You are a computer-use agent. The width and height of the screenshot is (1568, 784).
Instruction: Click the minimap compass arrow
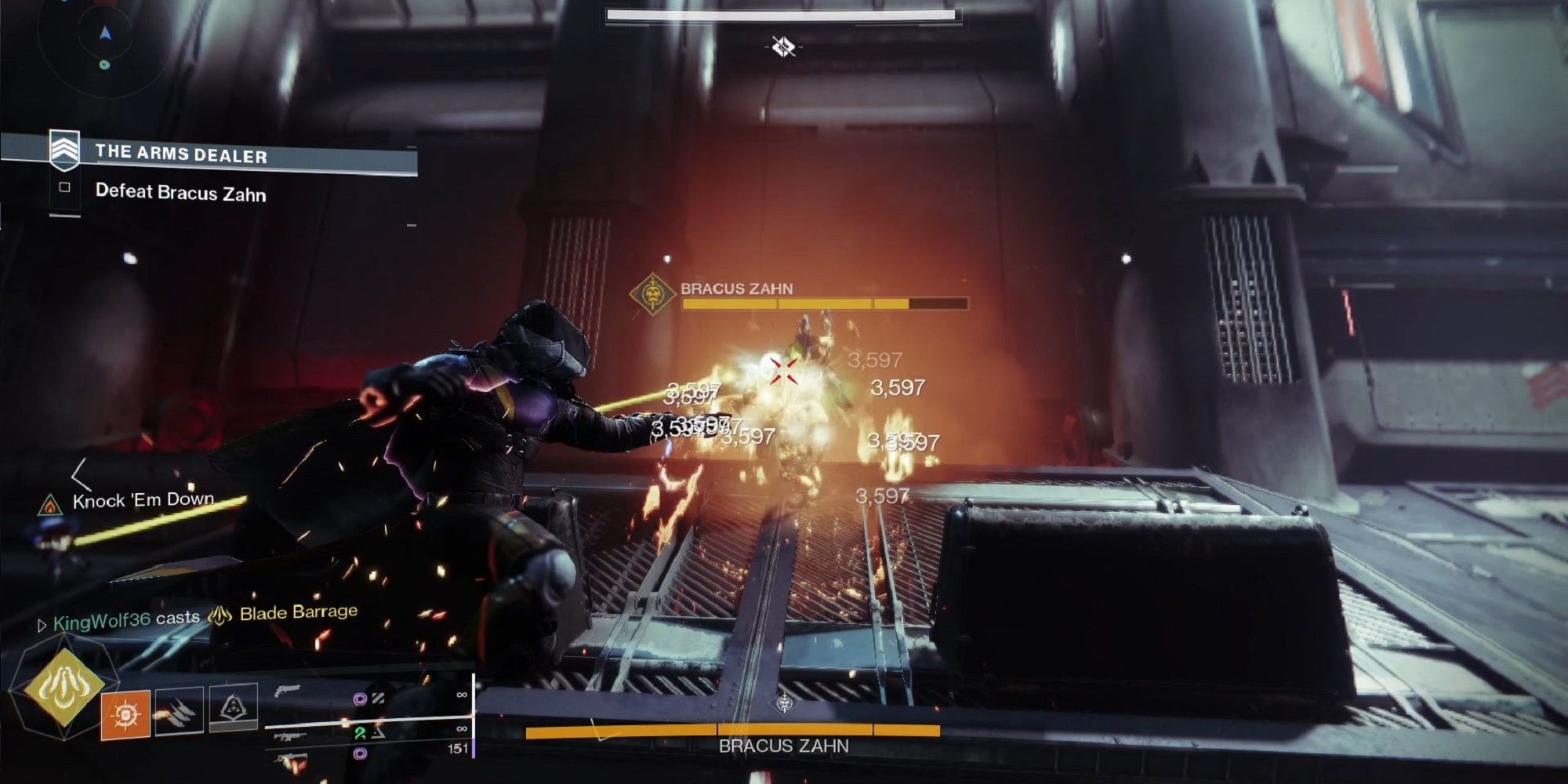click(x=104, y=33)
